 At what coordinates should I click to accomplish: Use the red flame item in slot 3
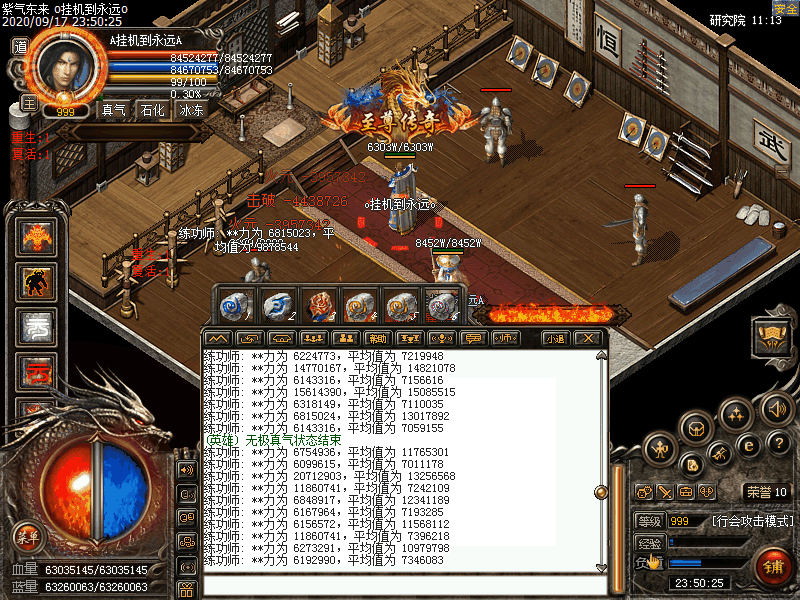coord(316,305)
